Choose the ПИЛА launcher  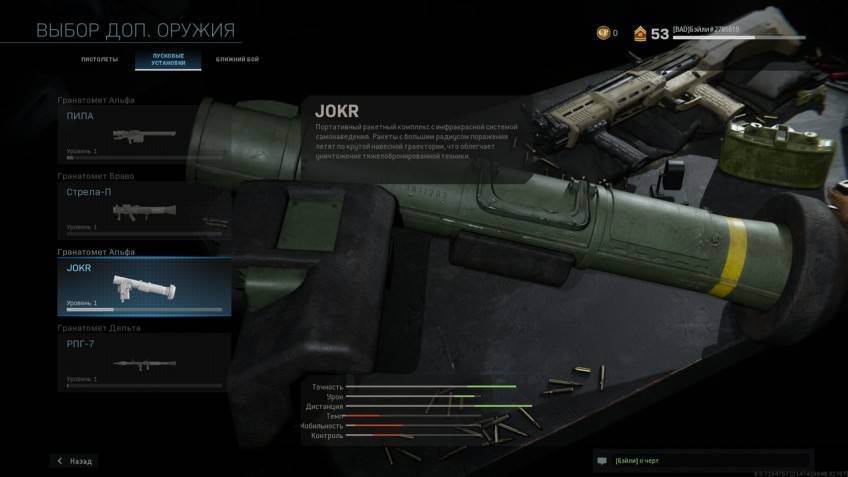click(144, 133)
